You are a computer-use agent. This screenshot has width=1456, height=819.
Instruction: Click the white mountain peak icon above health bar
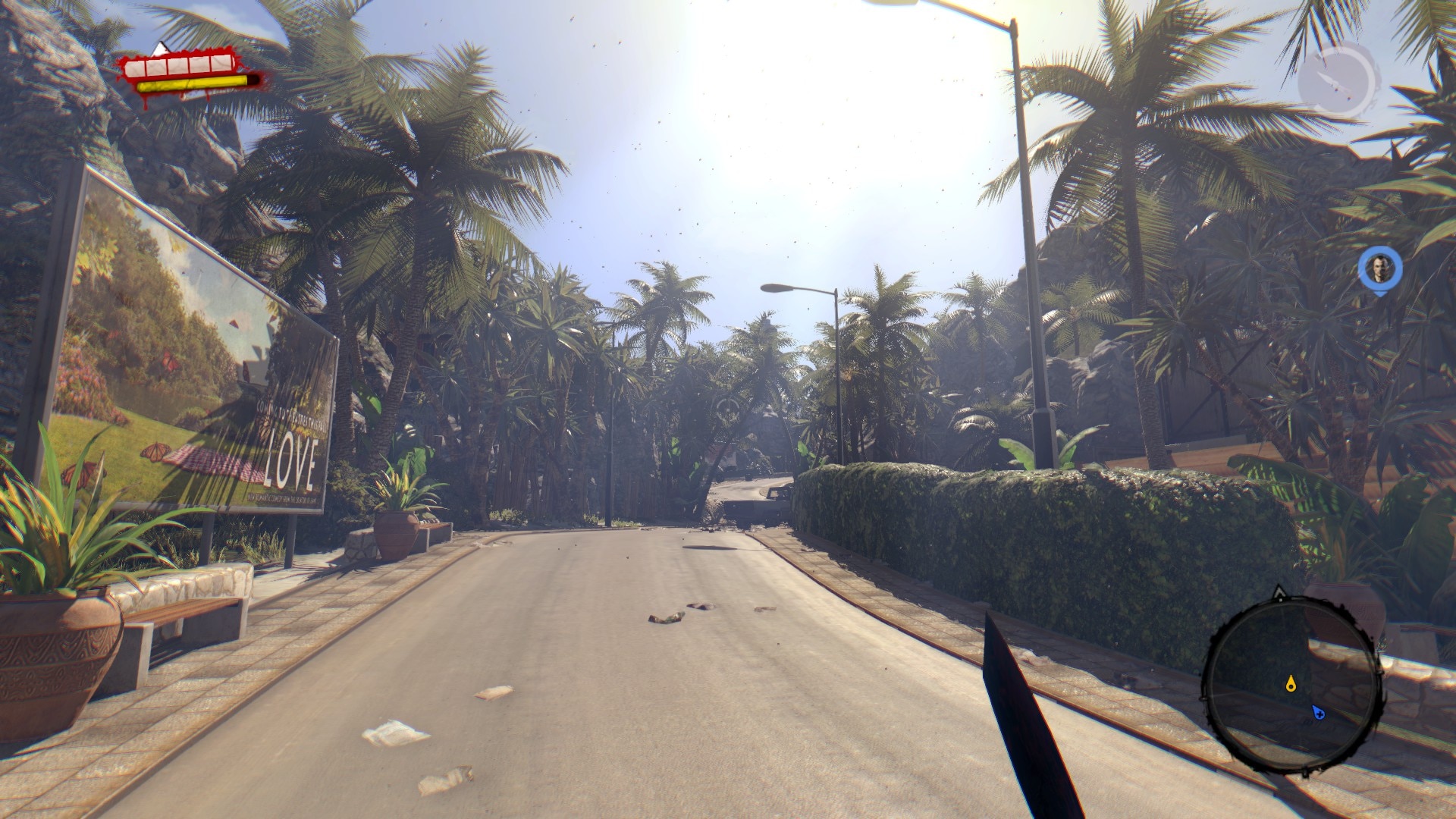pyautogui.click(x=159, y=48)
